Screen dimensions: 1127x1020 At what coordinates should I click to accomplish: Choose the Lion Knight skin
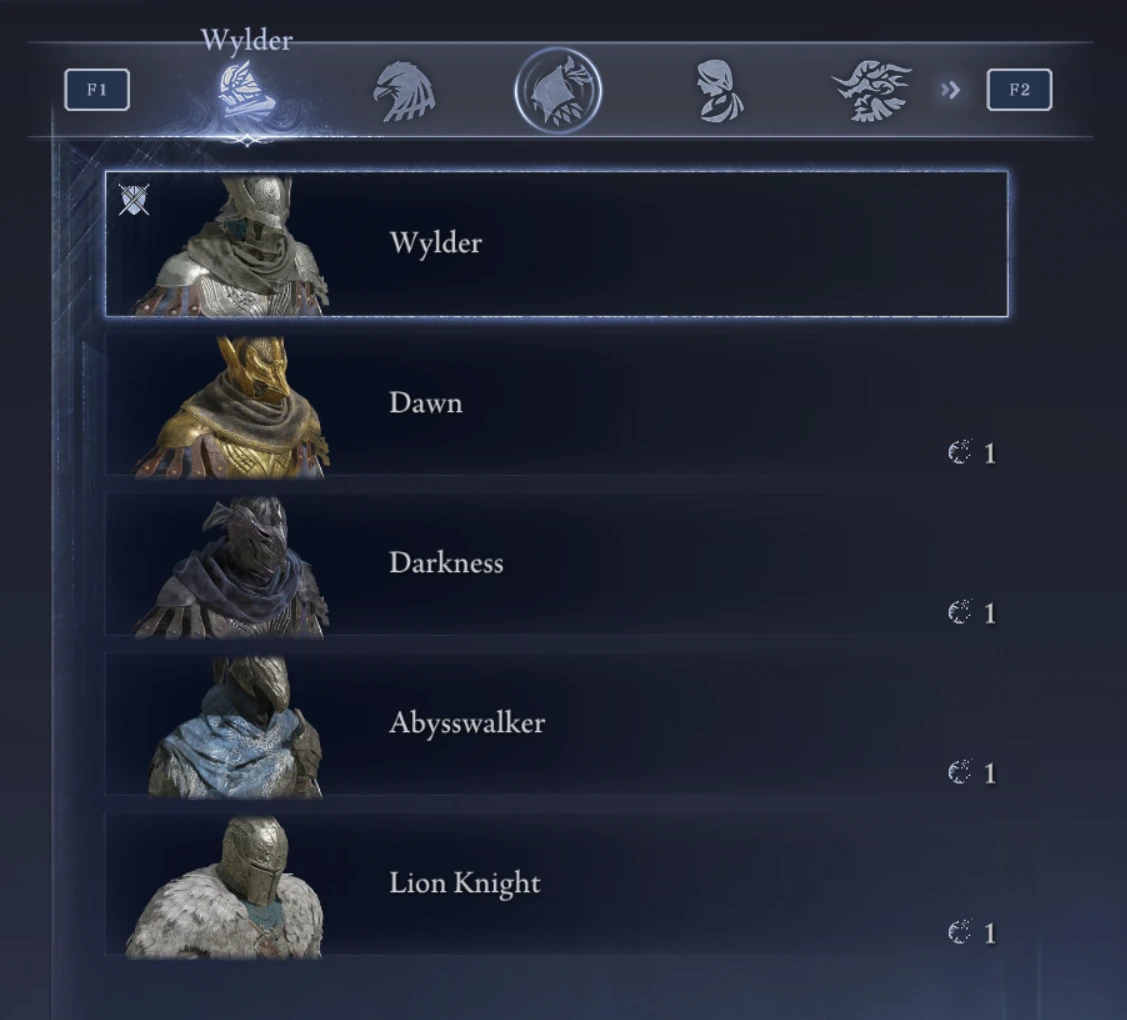pyautogui.click(x=556, y=884)
